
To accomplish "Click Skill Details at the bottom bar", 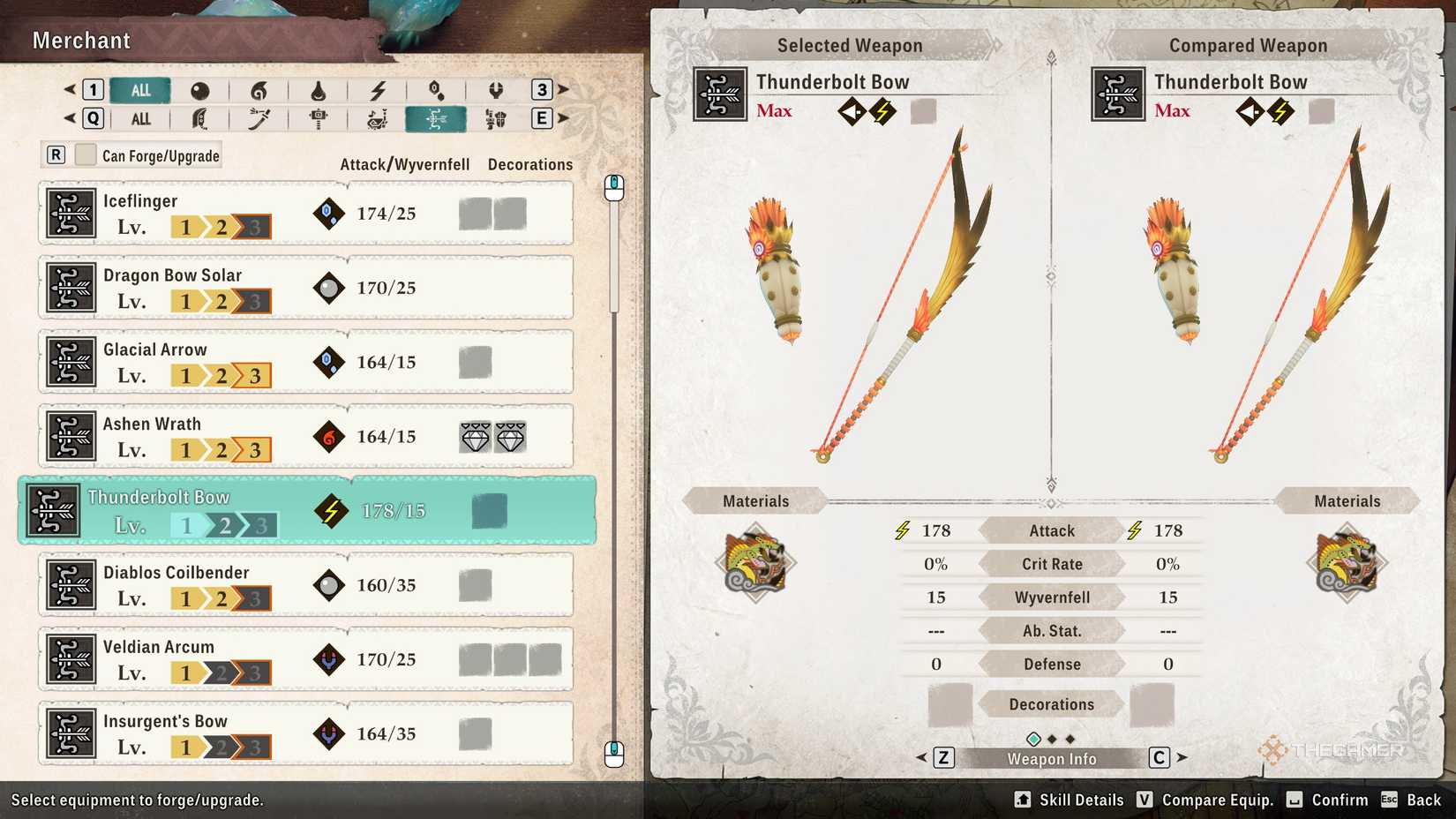I will click(x=1080, y=800).
